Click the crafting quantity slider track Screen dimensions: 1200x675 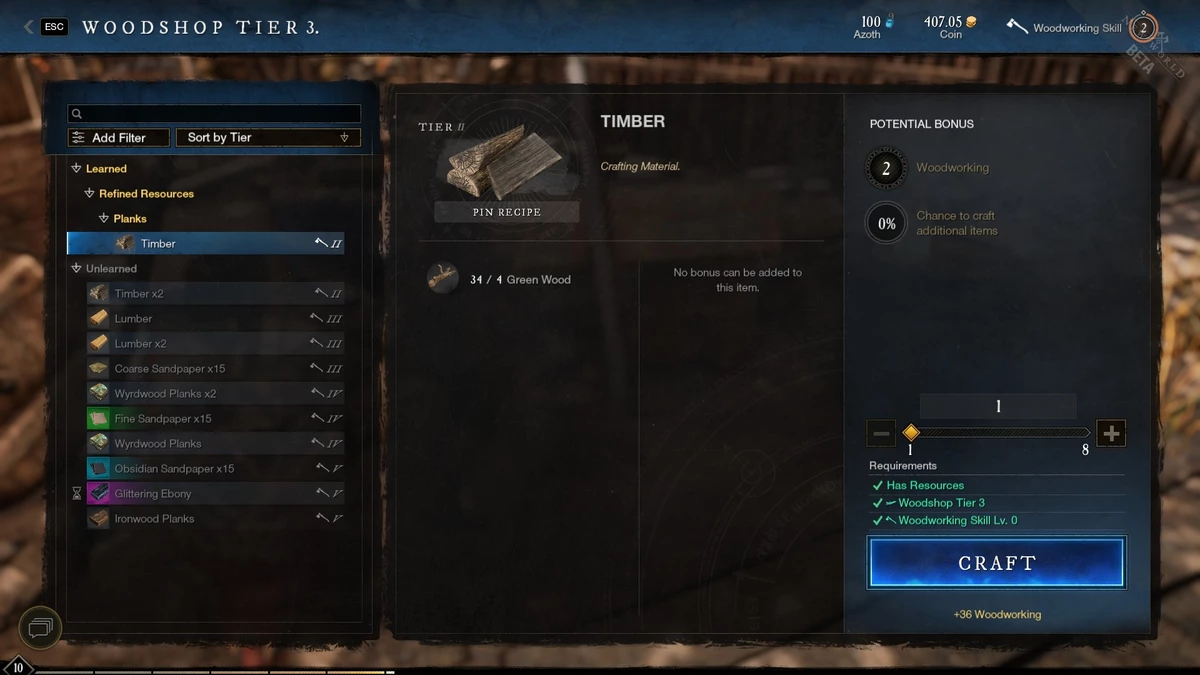[1000, 433]
